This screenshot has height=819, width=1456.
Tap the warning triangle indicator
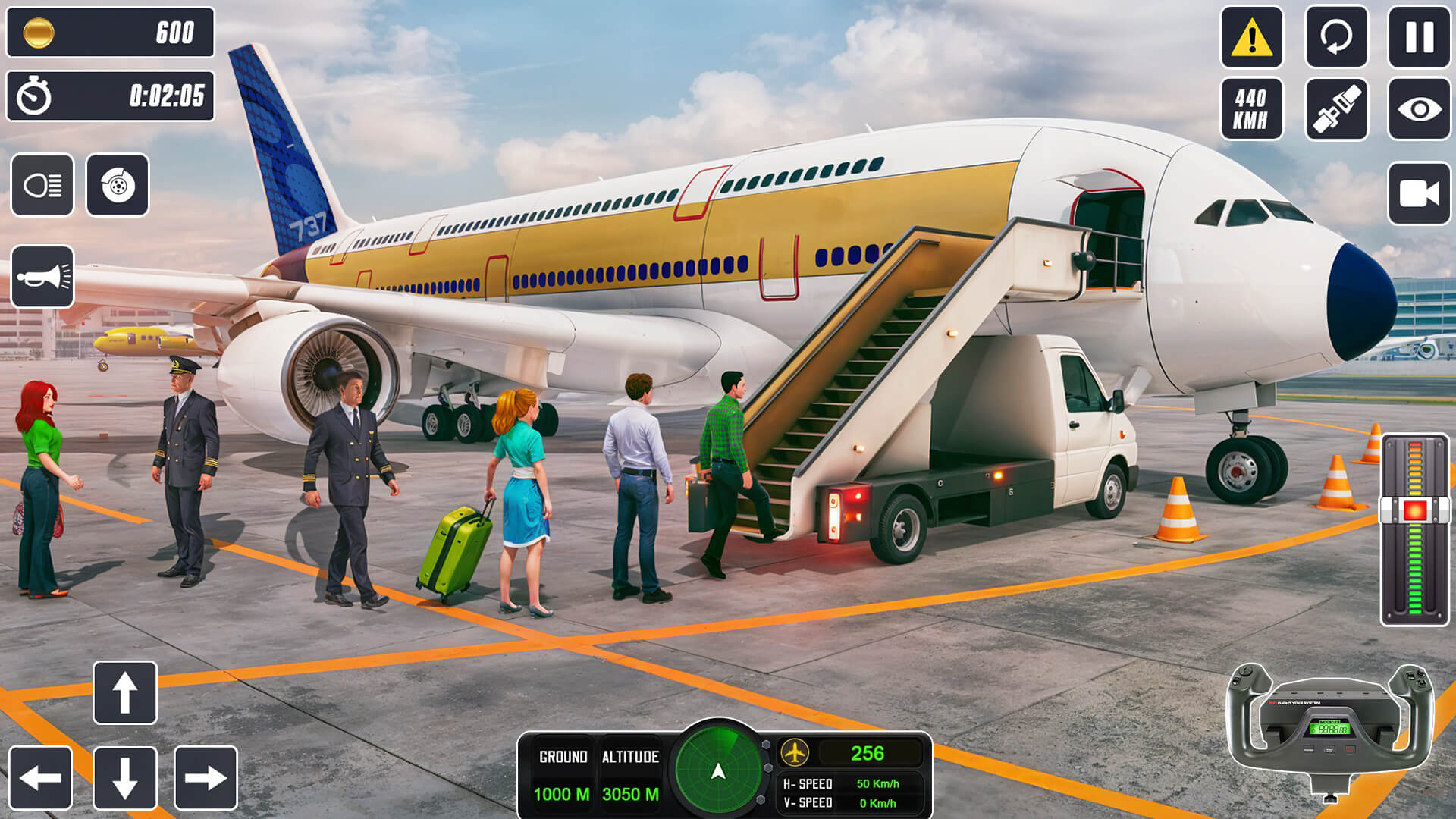1253,37
